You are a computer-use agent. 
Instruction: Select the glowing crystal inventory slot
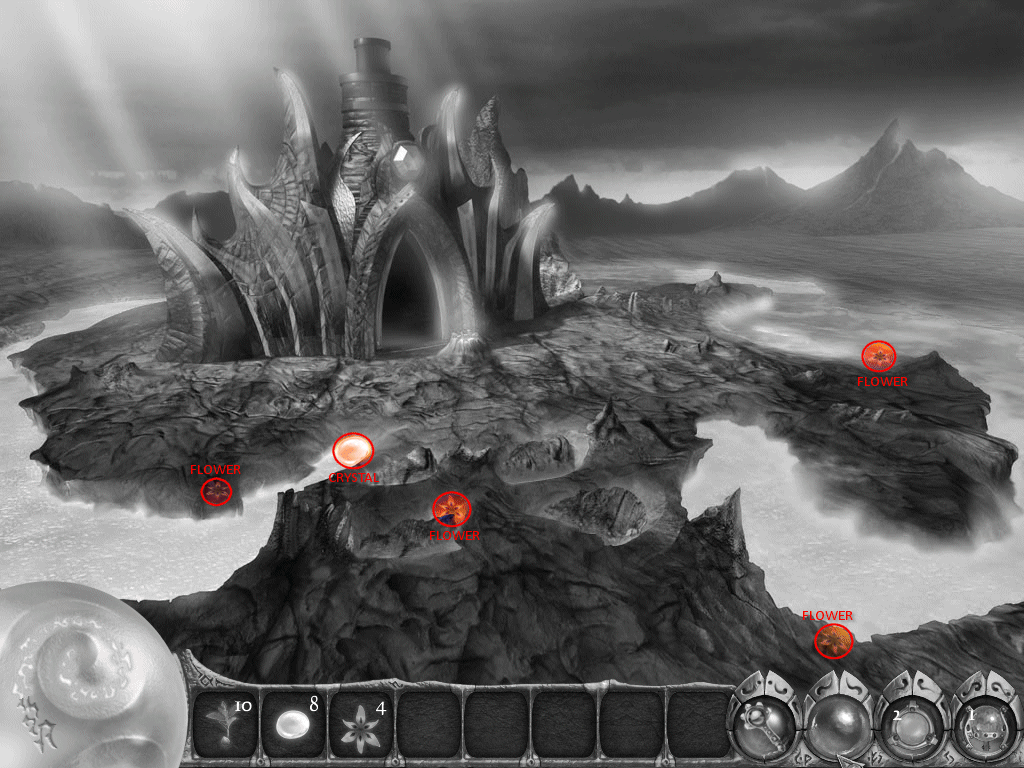pos(291,723)
